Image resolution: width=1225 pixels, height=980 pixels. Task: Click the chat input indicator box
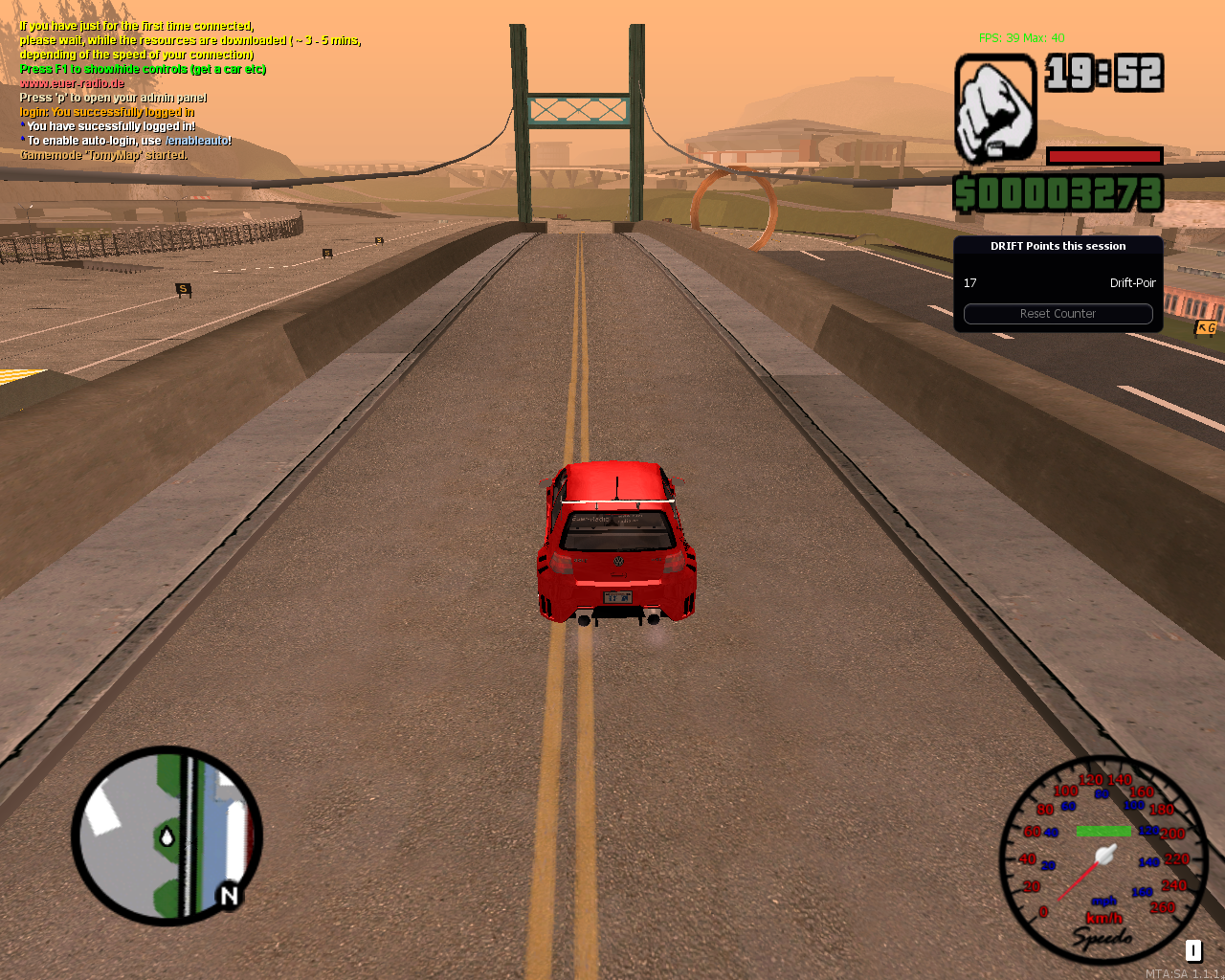(1192, 950)
